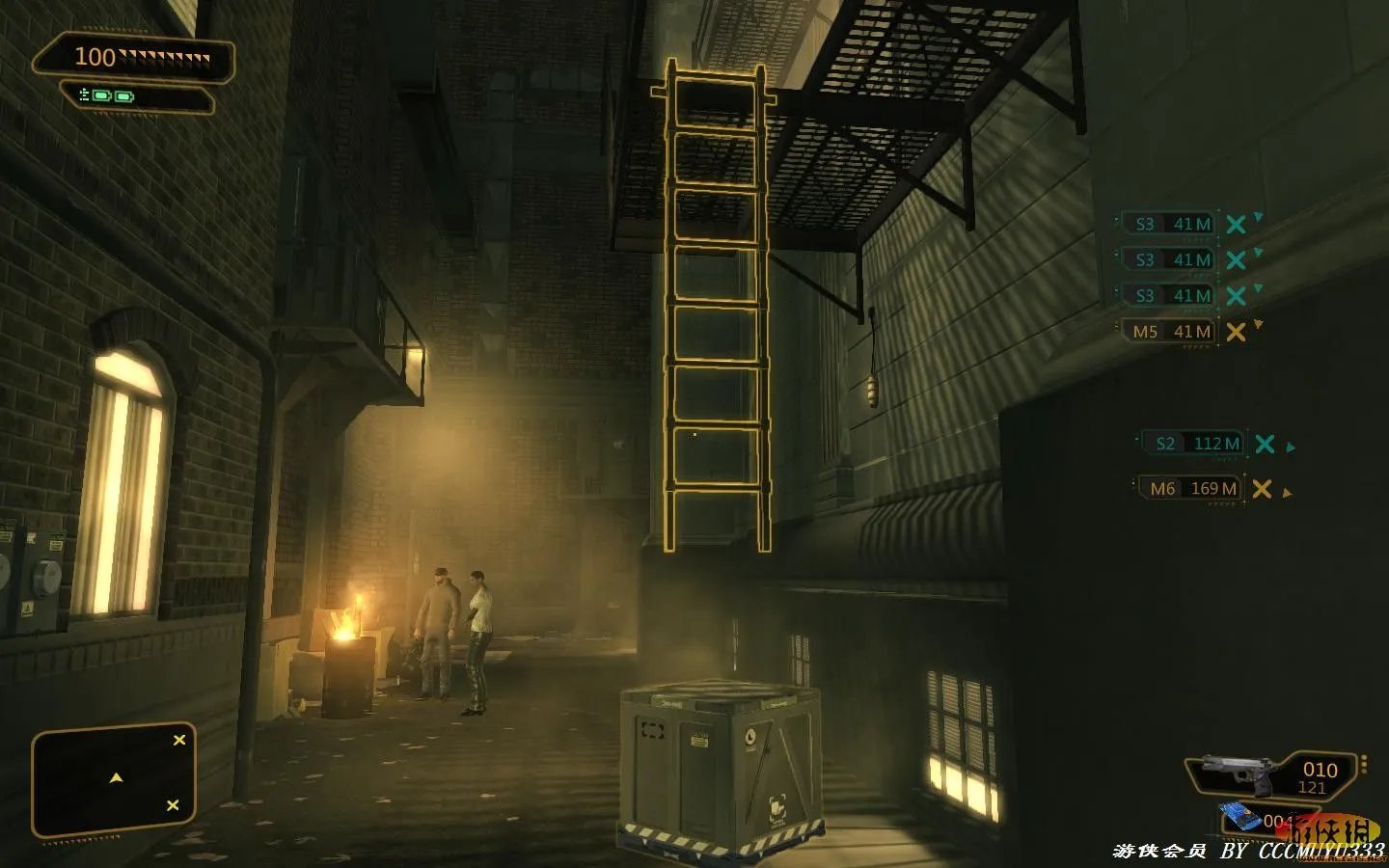Select the M6 169M mission marker
The width and height of the screenshot is (1389, 868).
1192,489
